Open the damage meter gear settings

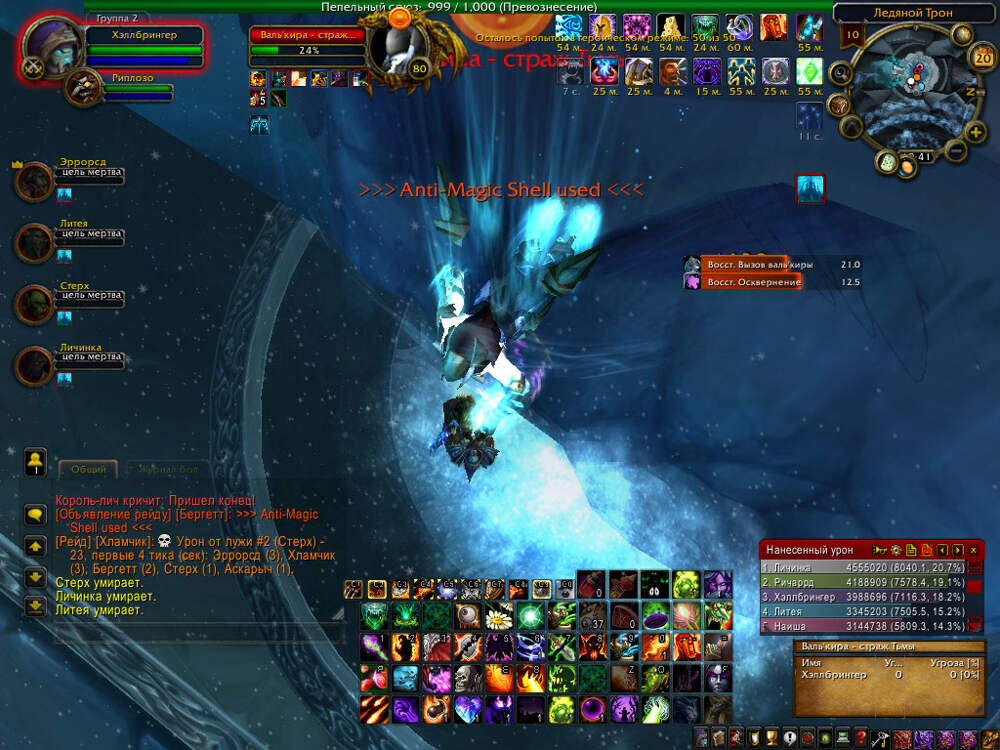(x=895, y=550)
